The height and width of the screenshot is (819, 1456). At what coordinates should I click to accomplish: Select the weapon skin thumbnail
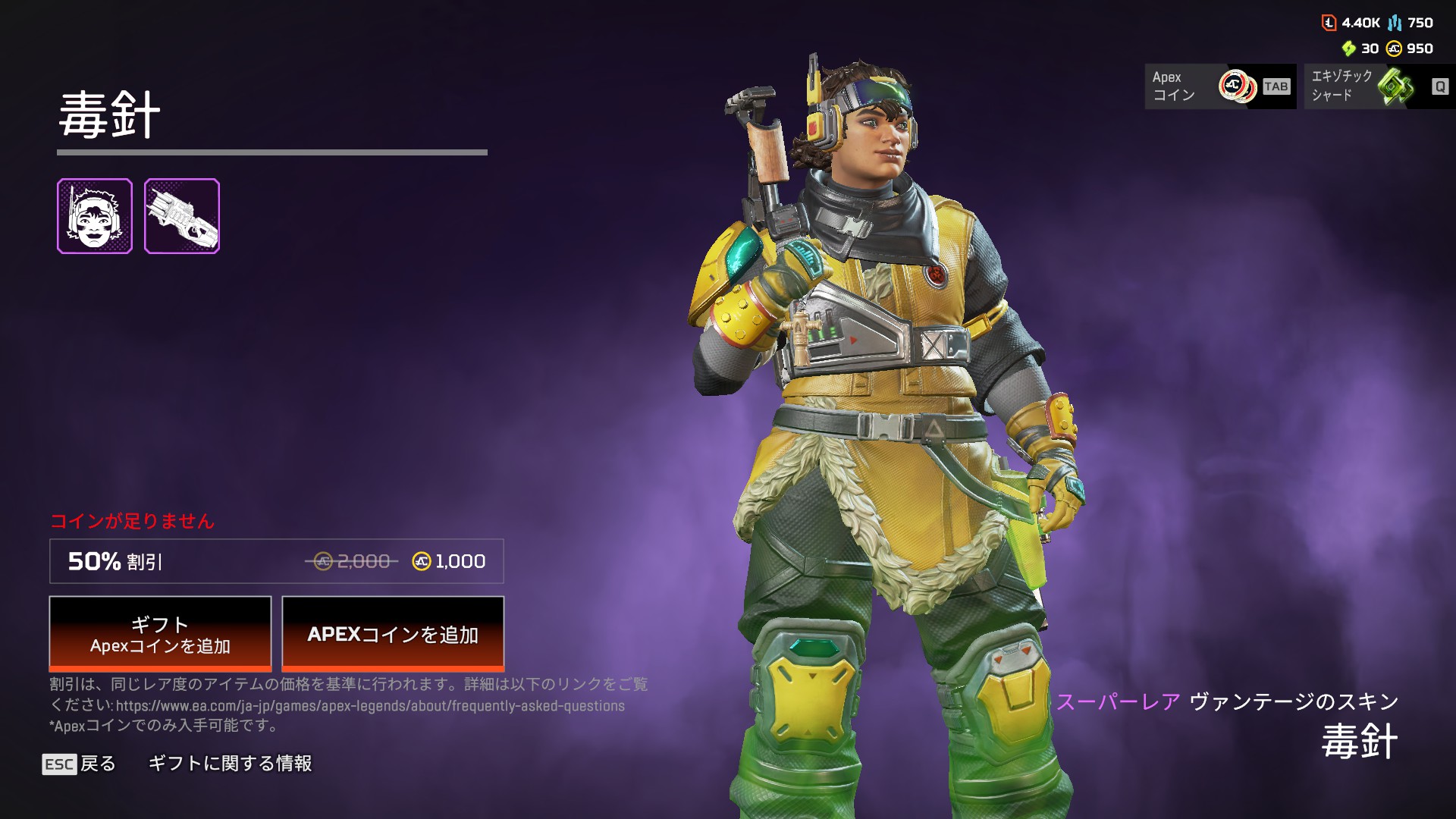pyautogui.click(x=182, y=216)
